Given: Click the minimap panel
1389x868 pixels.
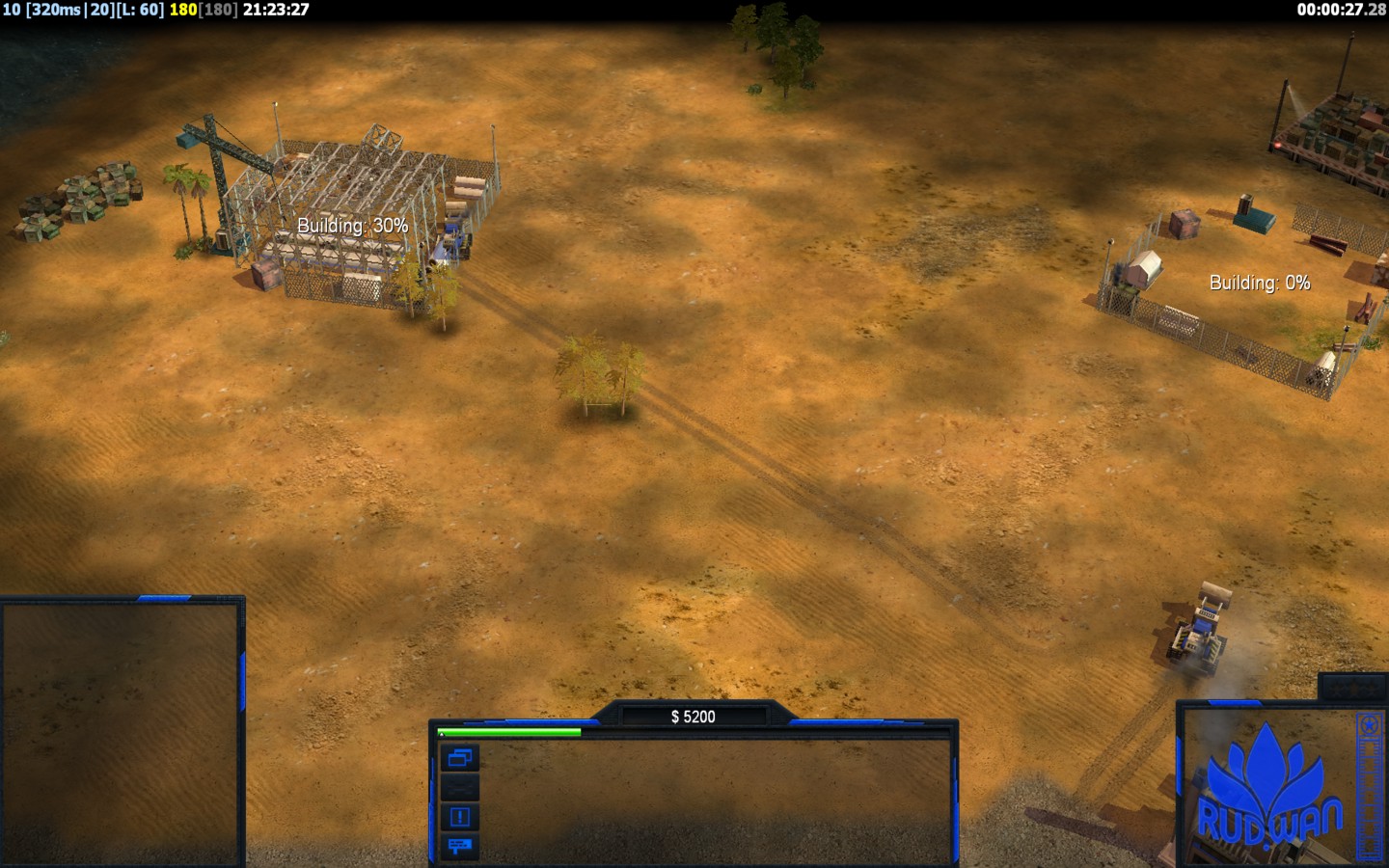Looking at the screenshot, I should (122, 733).
